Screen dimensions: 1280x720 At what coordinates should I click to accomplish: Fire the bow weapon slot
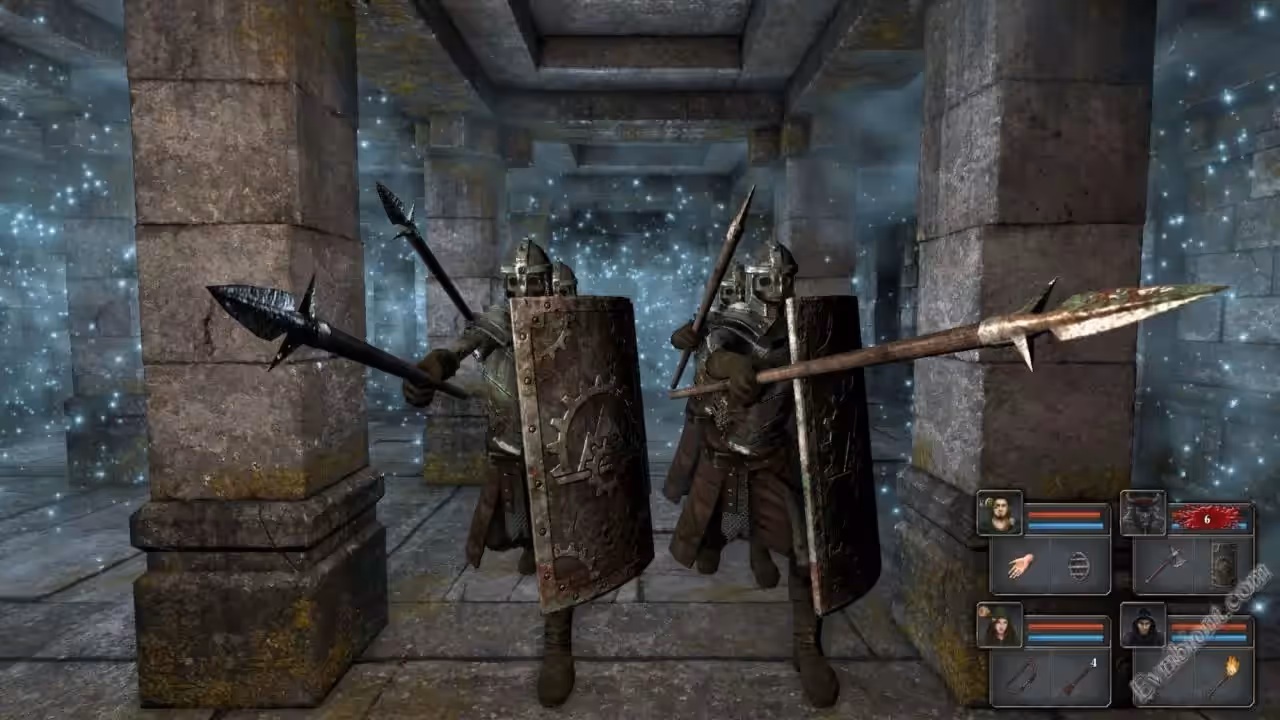click(x=1020, y=679)
